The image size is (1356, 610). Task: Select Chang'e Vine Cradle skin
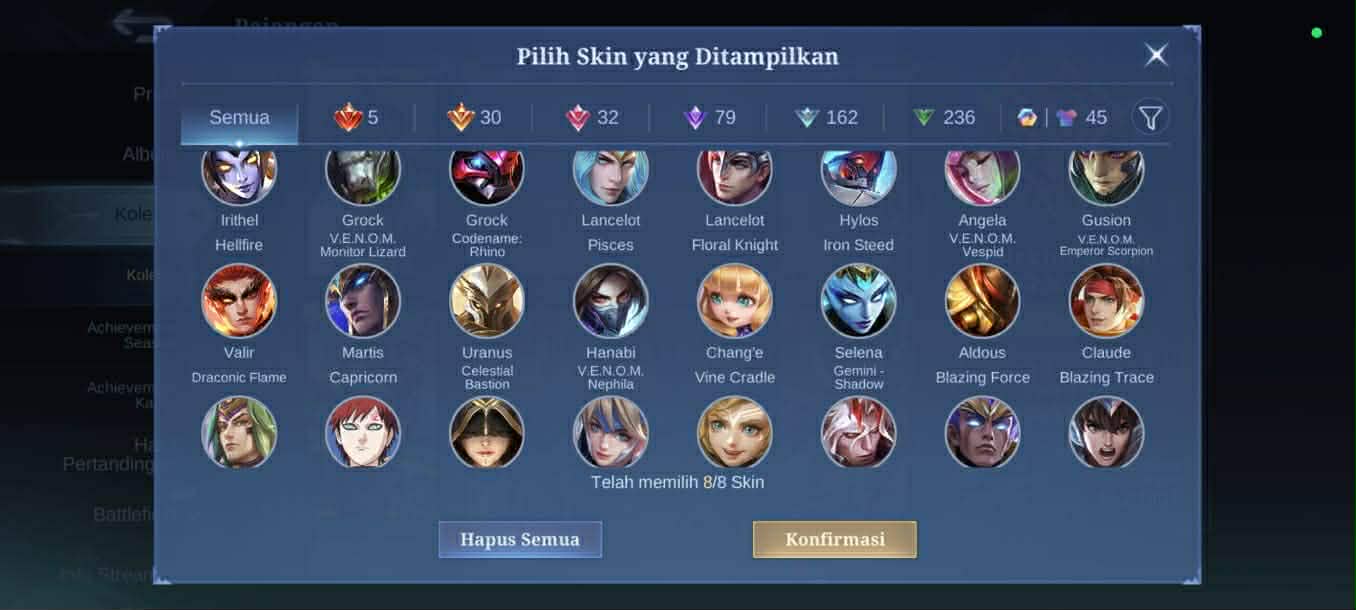(x=735, y=301)
